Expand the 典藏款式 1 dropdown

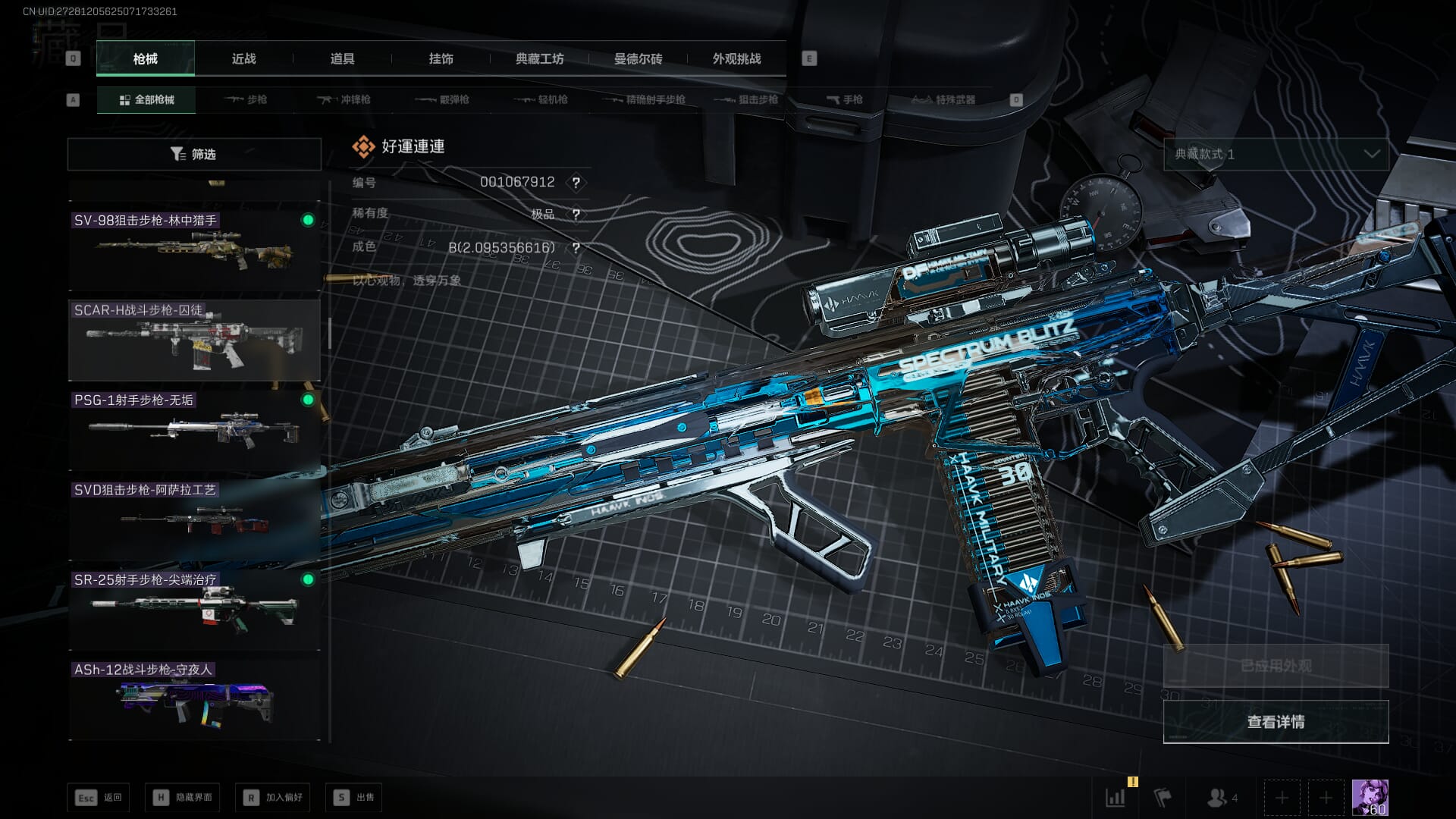coord(1276,154)
